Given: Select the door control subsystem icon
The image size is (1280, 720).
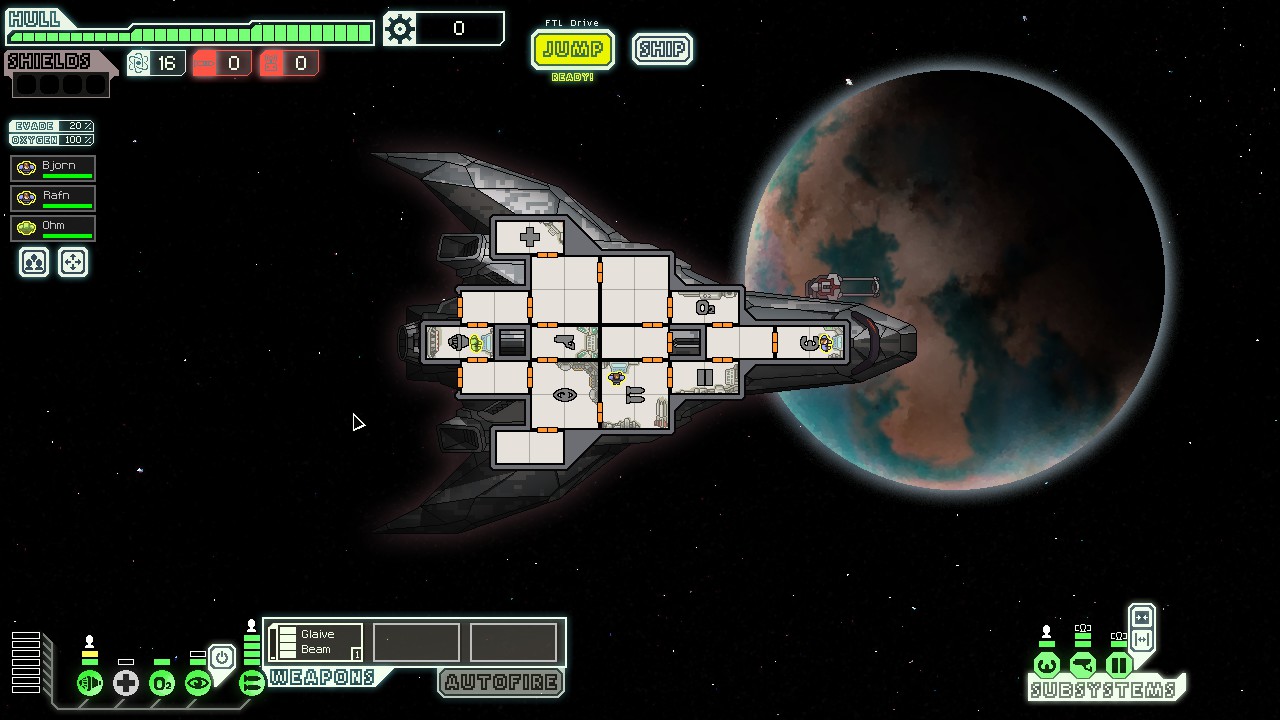Looking at the screenshot, I should pos(1119,665).
